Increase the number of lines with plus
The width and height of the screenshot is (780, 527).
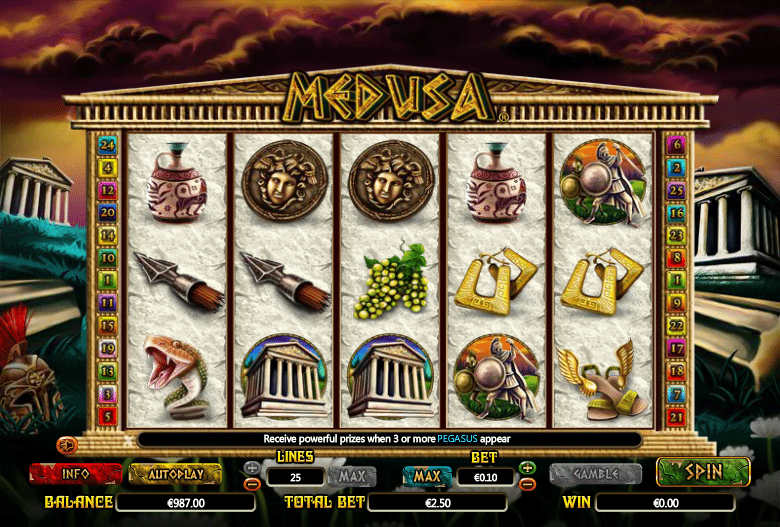click(252, 468)
